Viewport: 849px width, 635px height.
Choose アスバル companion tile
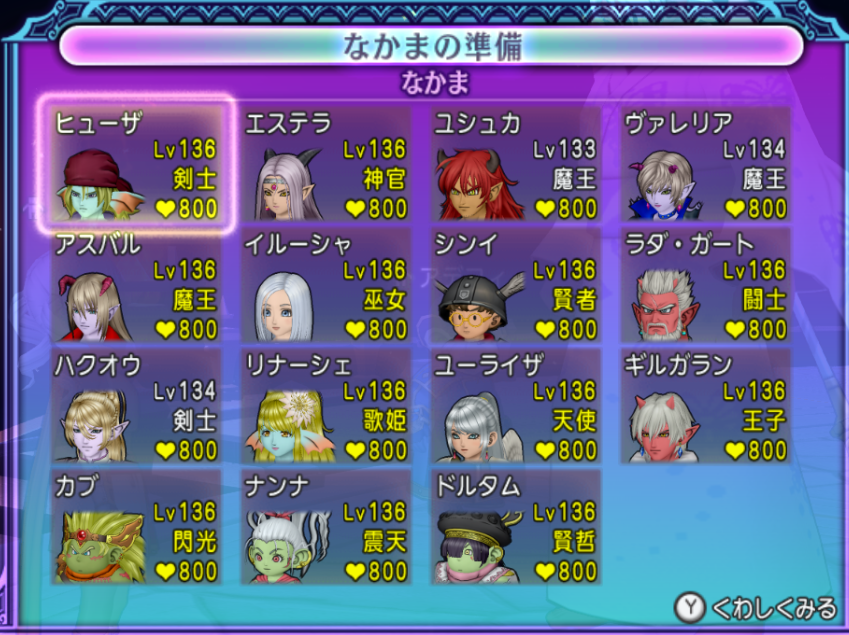click(136, 285)
